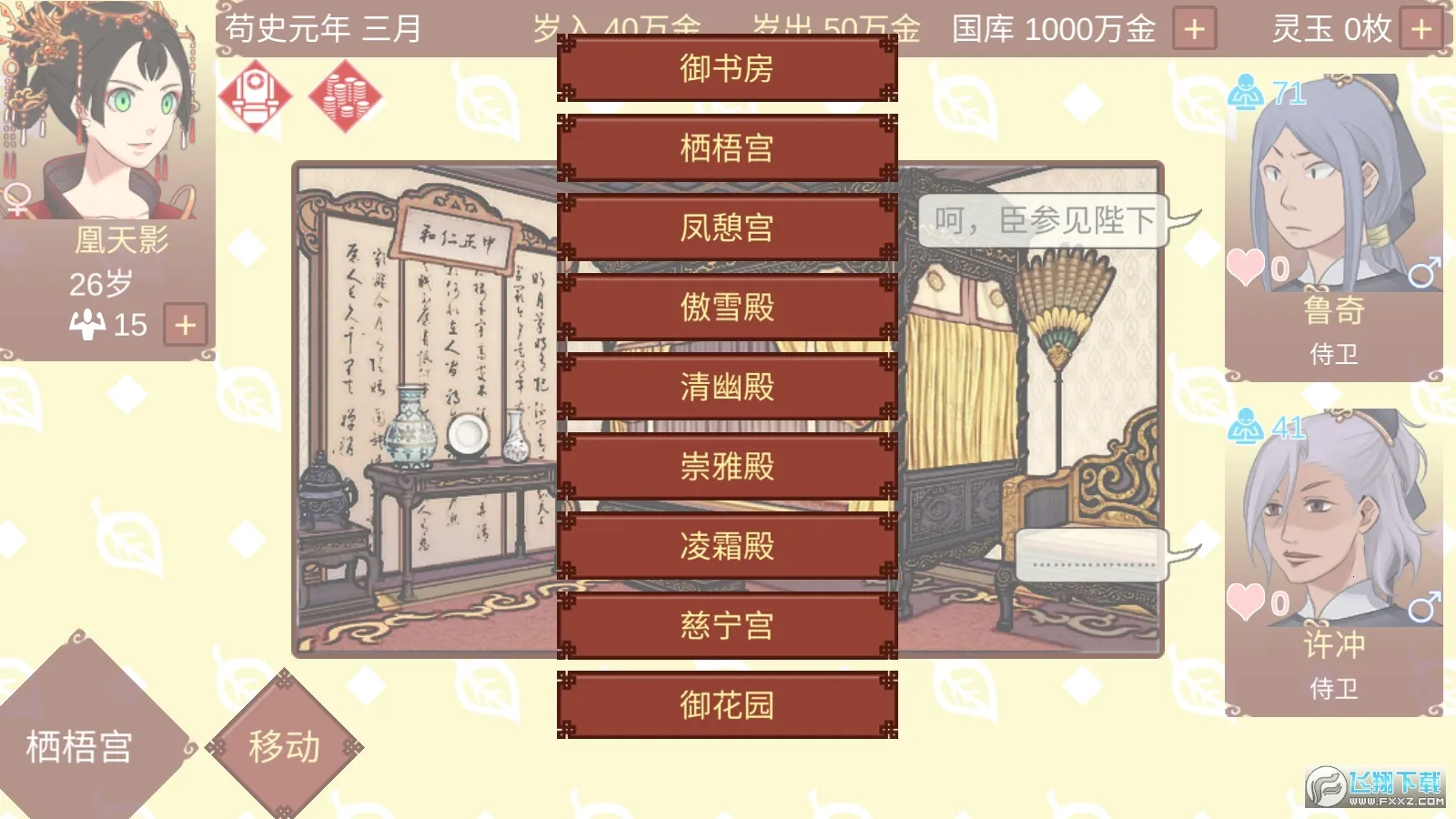Select the throne ceremony diamond icon

[x=258, y=94]
